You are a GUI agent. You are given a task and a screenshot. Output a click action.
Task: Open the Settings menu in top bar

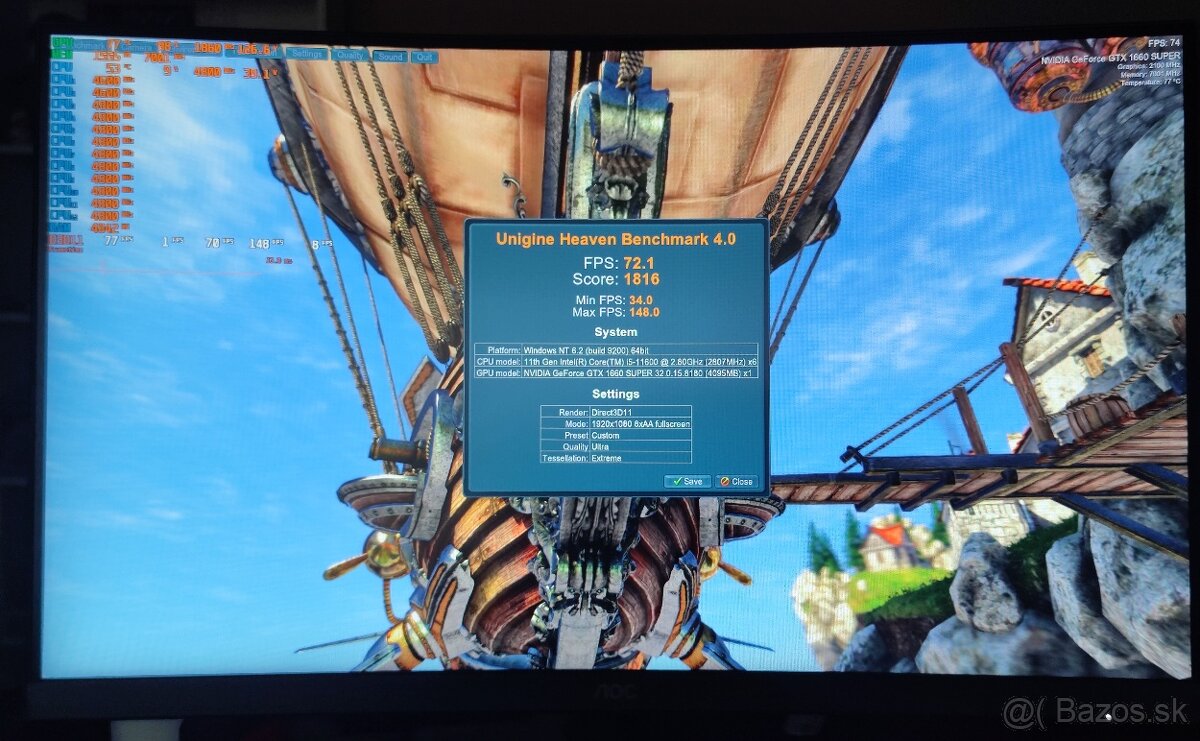306,55
